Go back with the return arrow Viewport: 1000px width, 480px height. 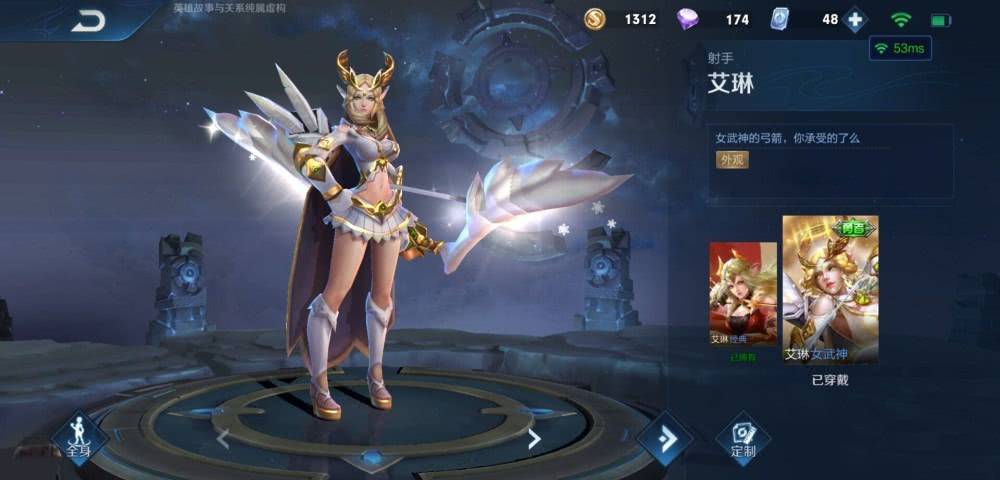(88, 21)
